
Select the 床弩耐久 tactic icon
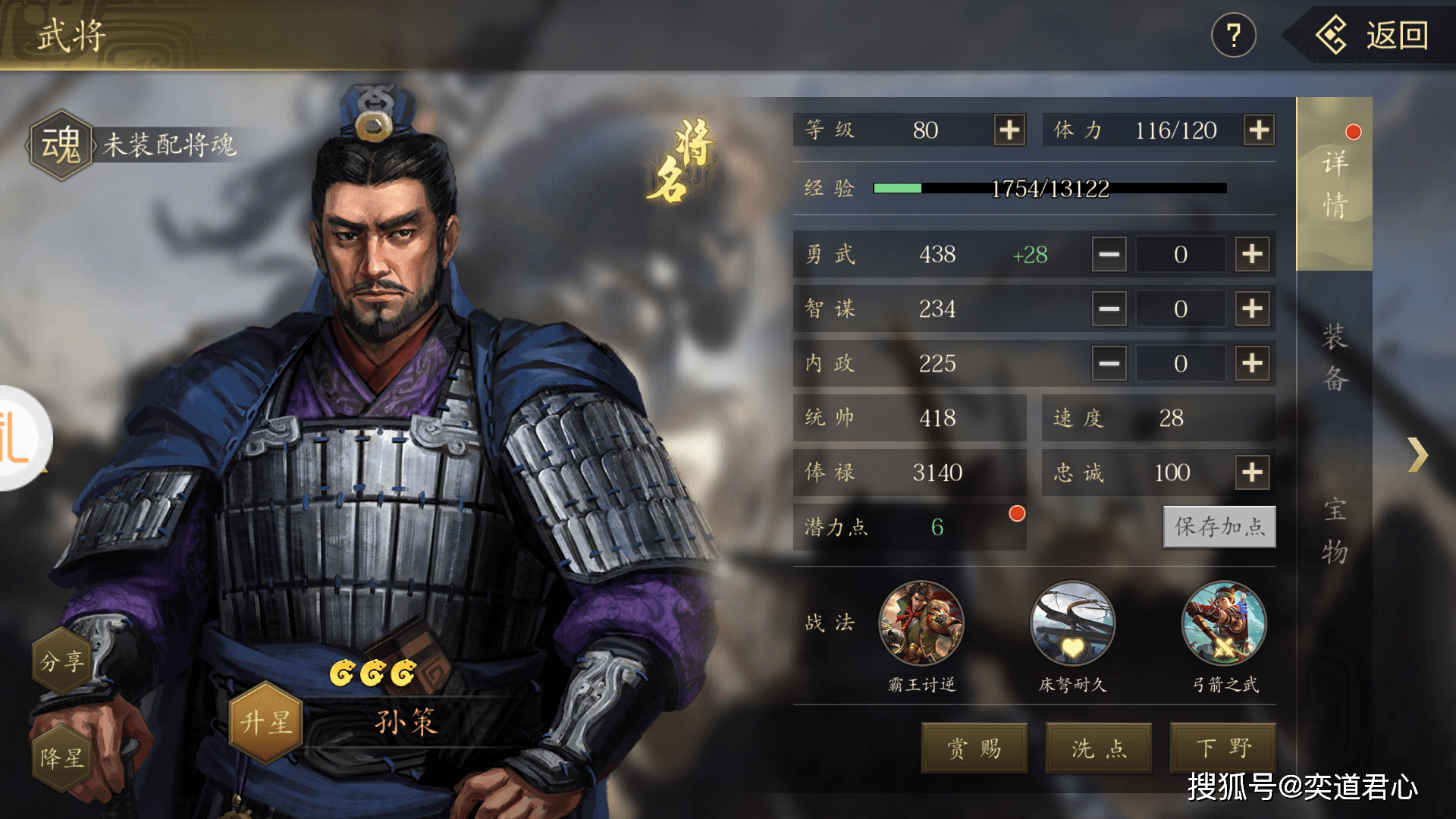[x=1072, y=623]
